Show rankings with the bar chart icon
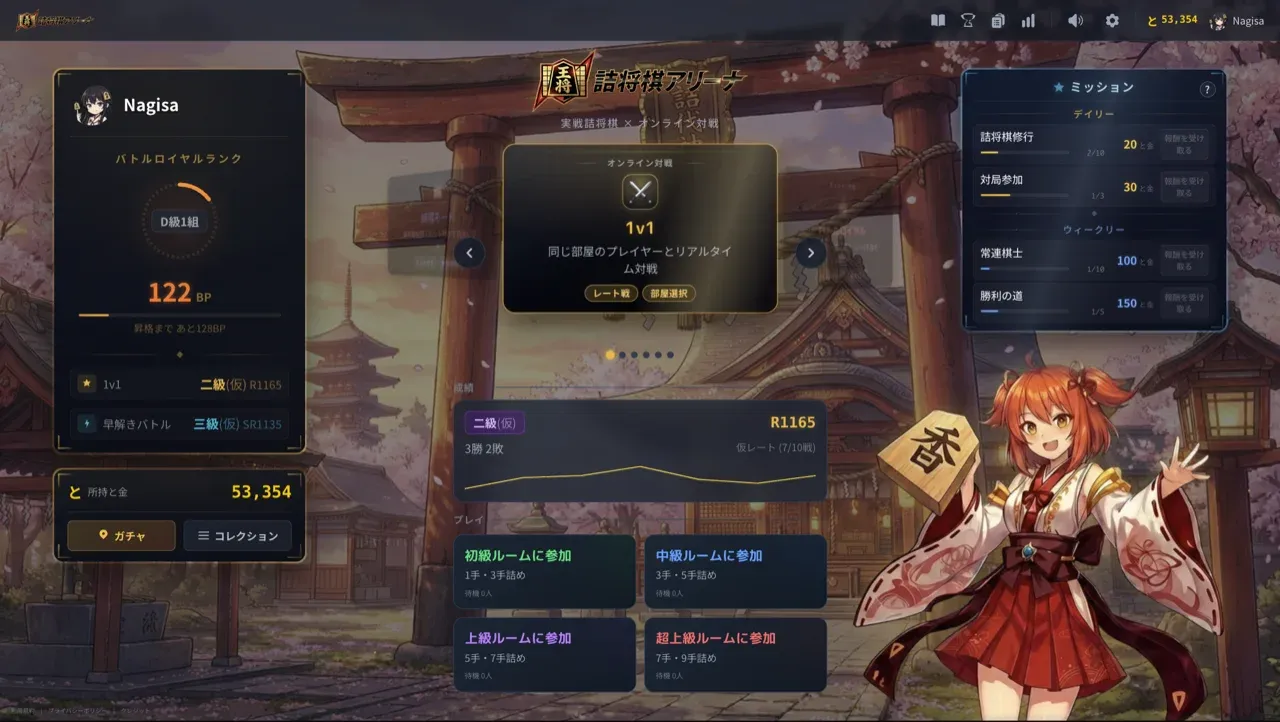This screenshot has height=722, width=1280. pos(1028,21)
